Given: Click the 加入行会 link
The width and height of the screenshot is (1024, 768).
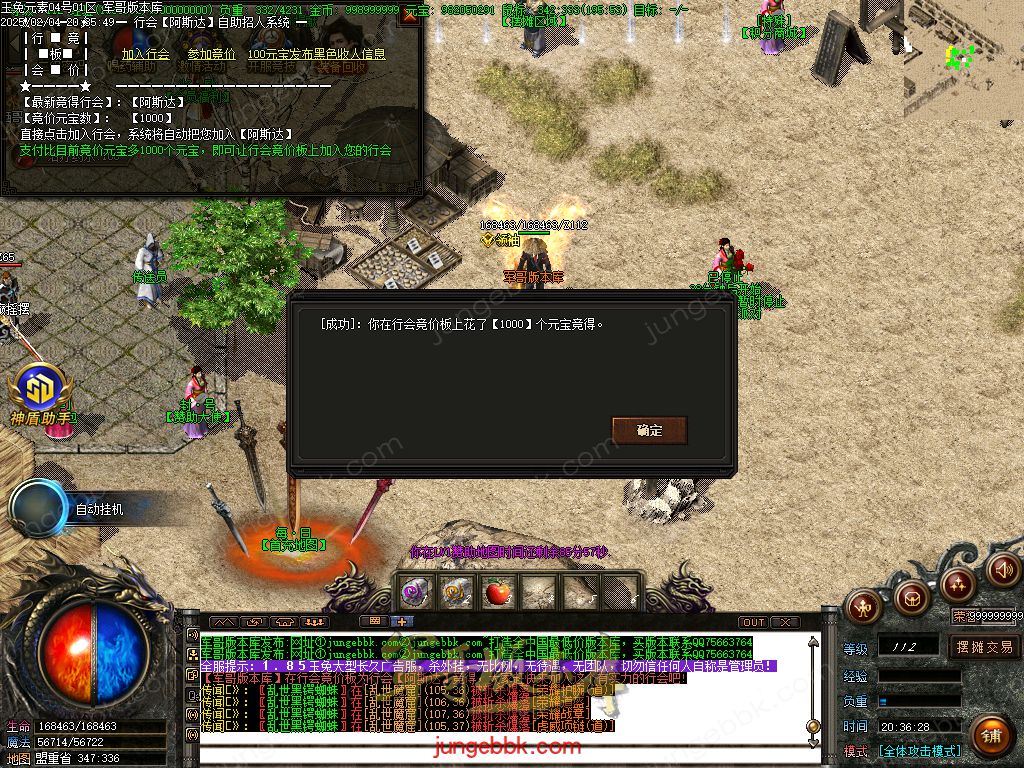Looking at the screenshot, I should click(145, 54).
